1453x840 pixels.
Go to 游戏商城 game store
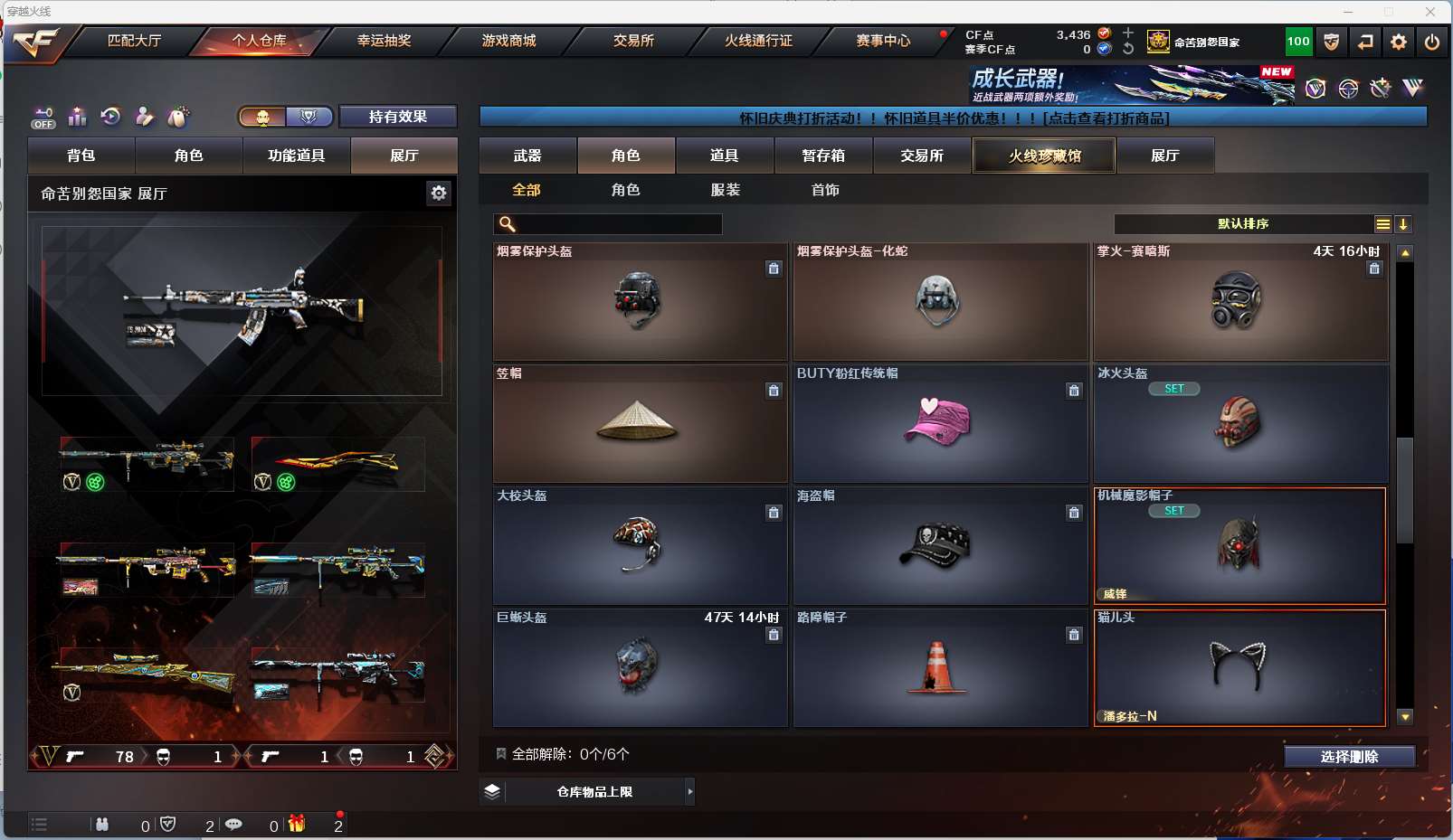tap(508, 41)
